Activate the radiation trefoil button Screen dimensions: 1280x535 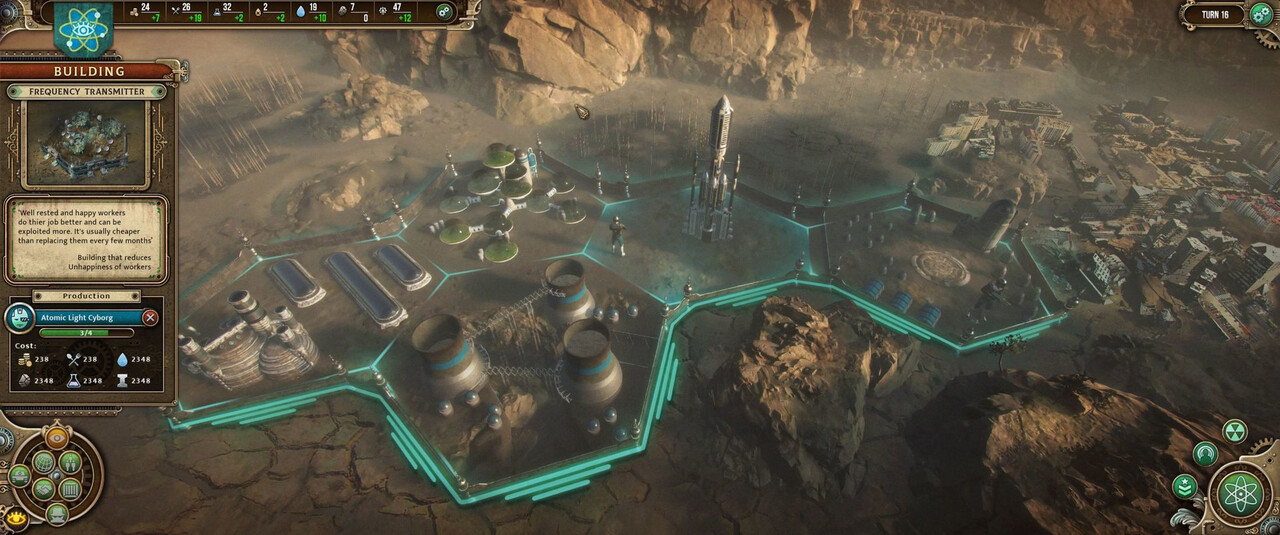point(1235,431)
